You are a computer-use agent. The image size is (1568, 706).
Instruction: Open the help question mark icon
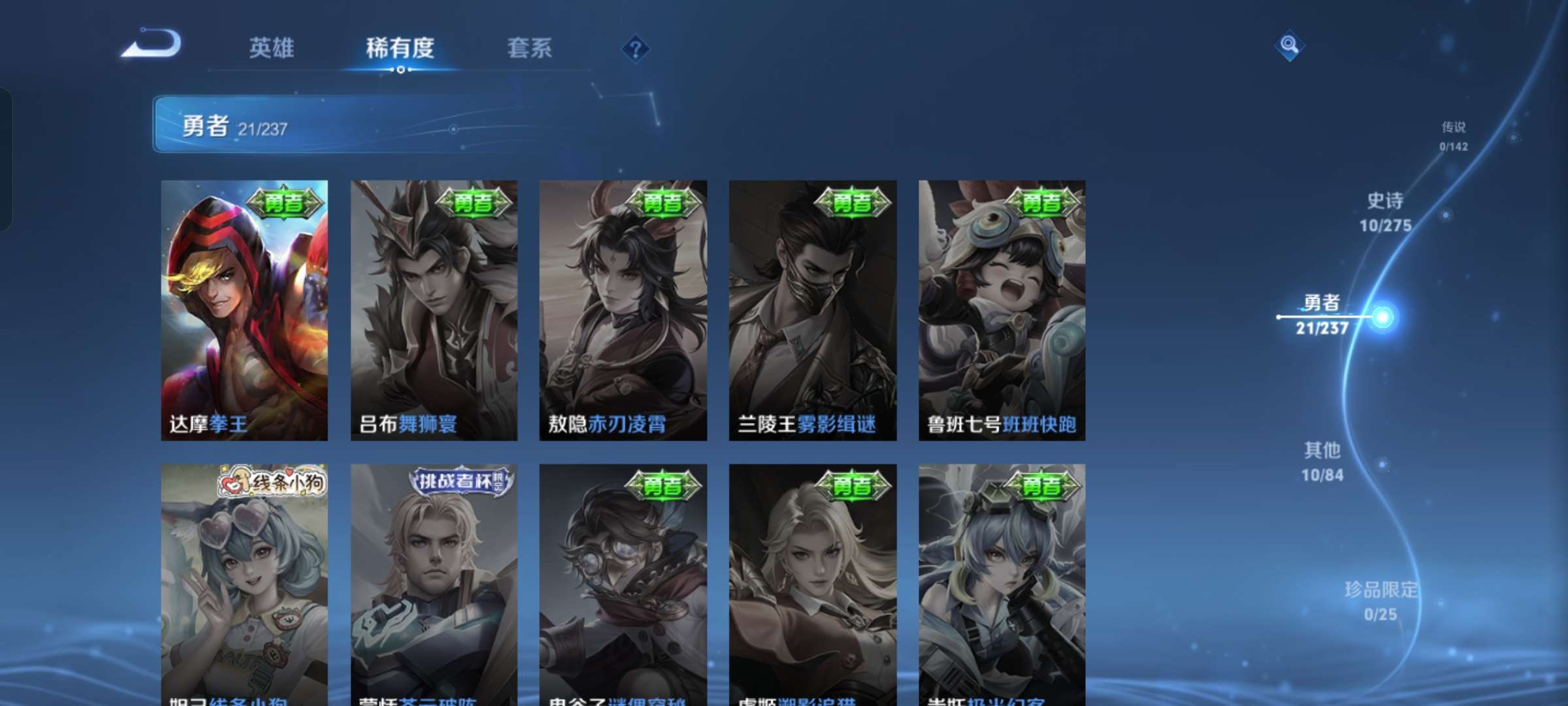pos(636,49)
